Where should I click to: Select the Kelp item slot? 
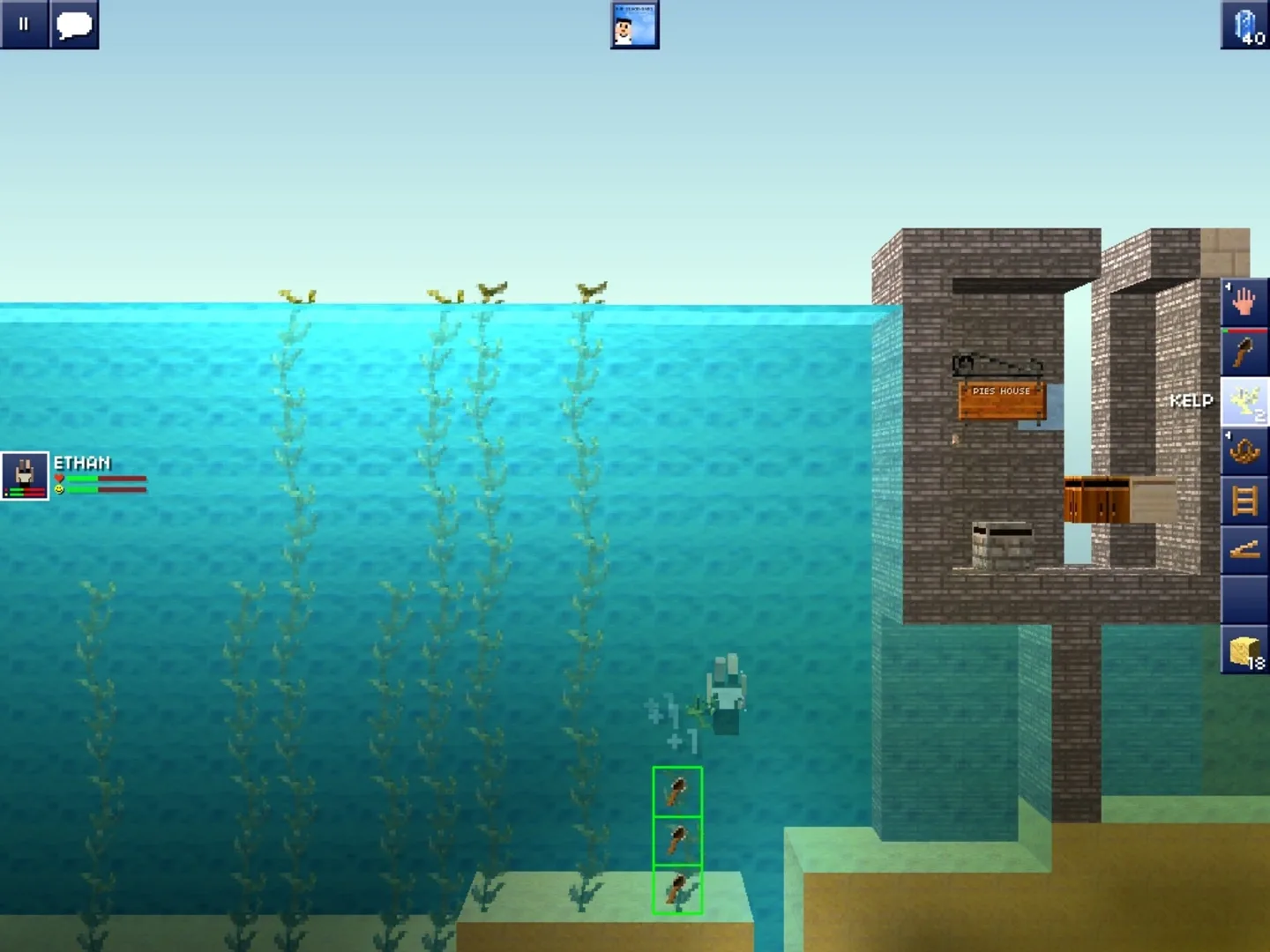(x=1244, y=401)
